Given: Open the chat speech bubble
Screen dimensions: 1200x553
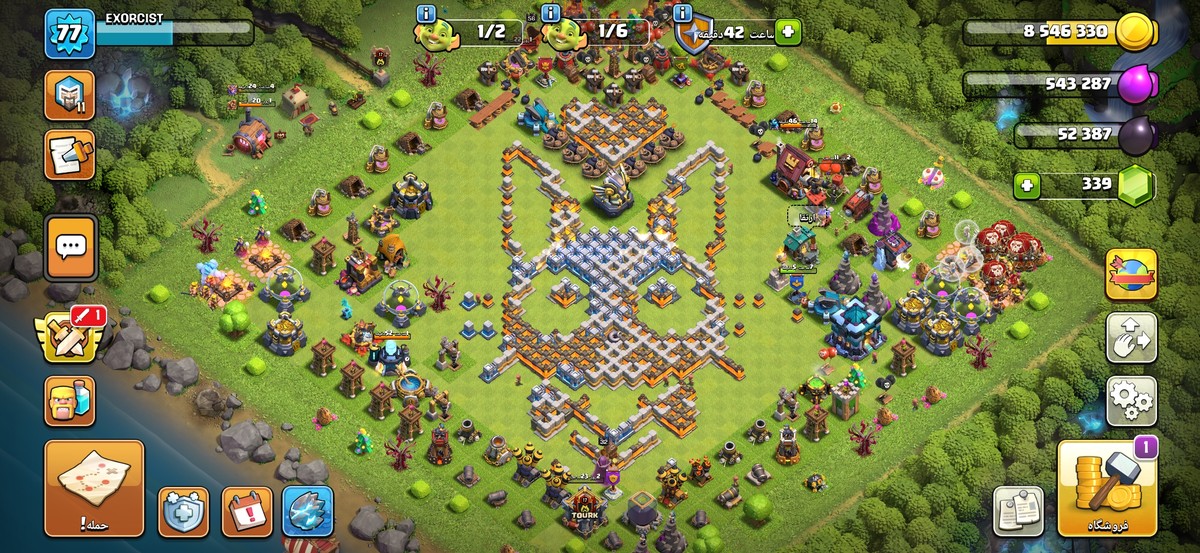Looking at the screenshot, I should [x=70, y=245].
